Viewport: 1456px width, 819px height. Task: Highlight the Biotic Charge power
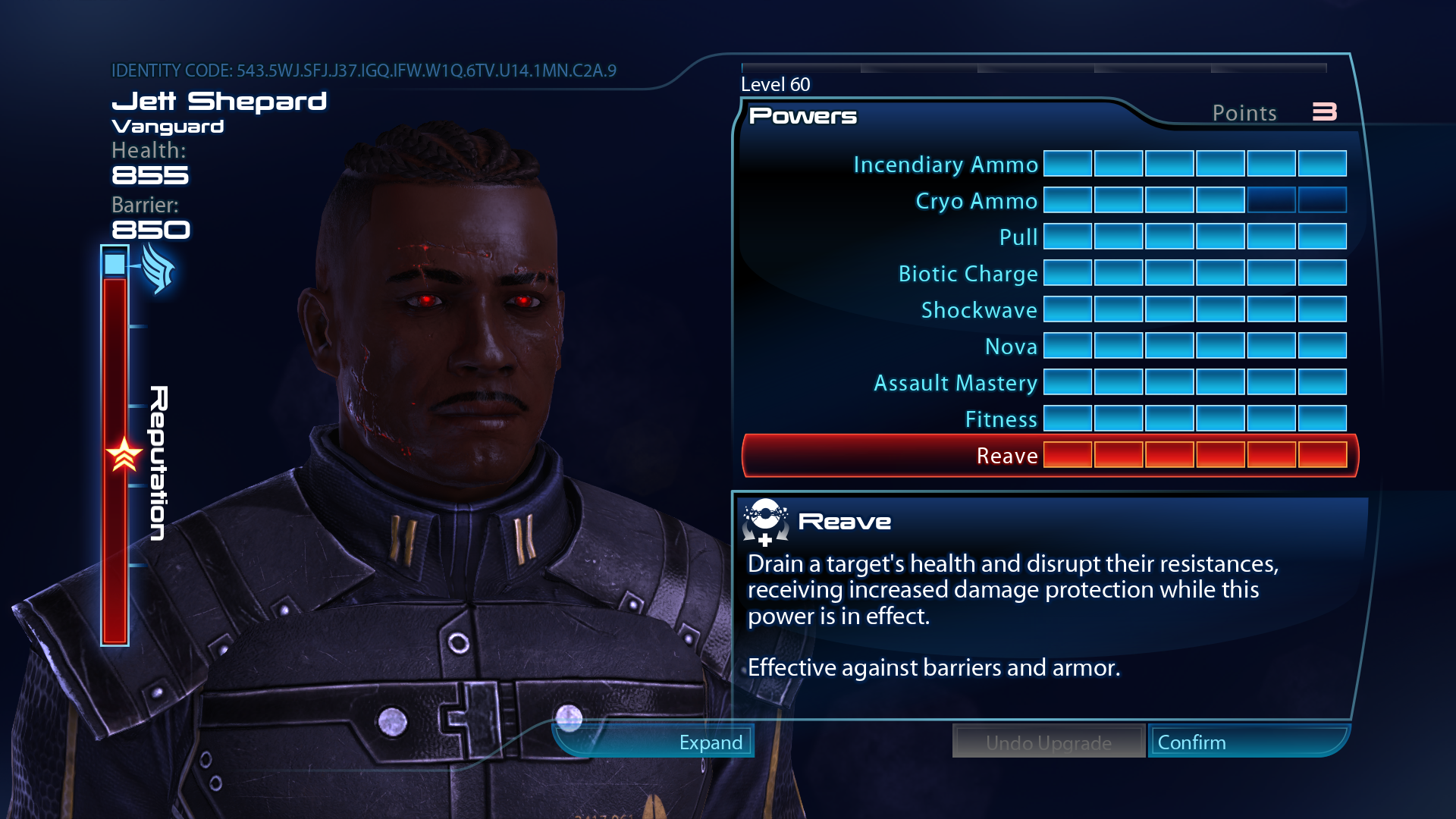pyautogui.click(x=968, y=274)
